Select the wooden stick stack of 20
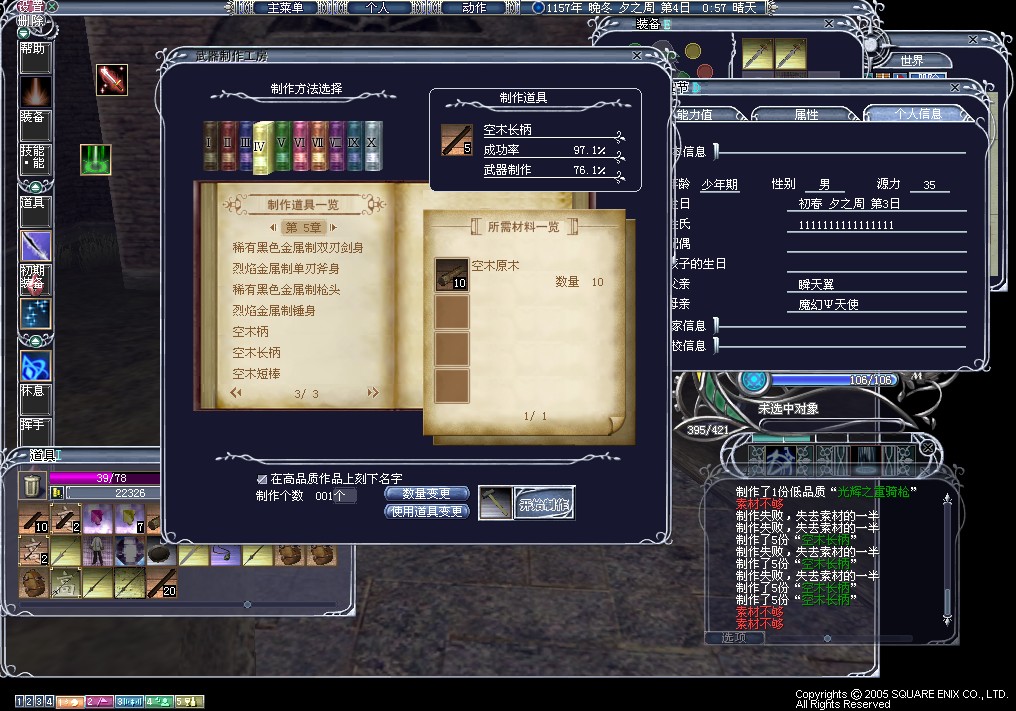 (x=162, y=582)
